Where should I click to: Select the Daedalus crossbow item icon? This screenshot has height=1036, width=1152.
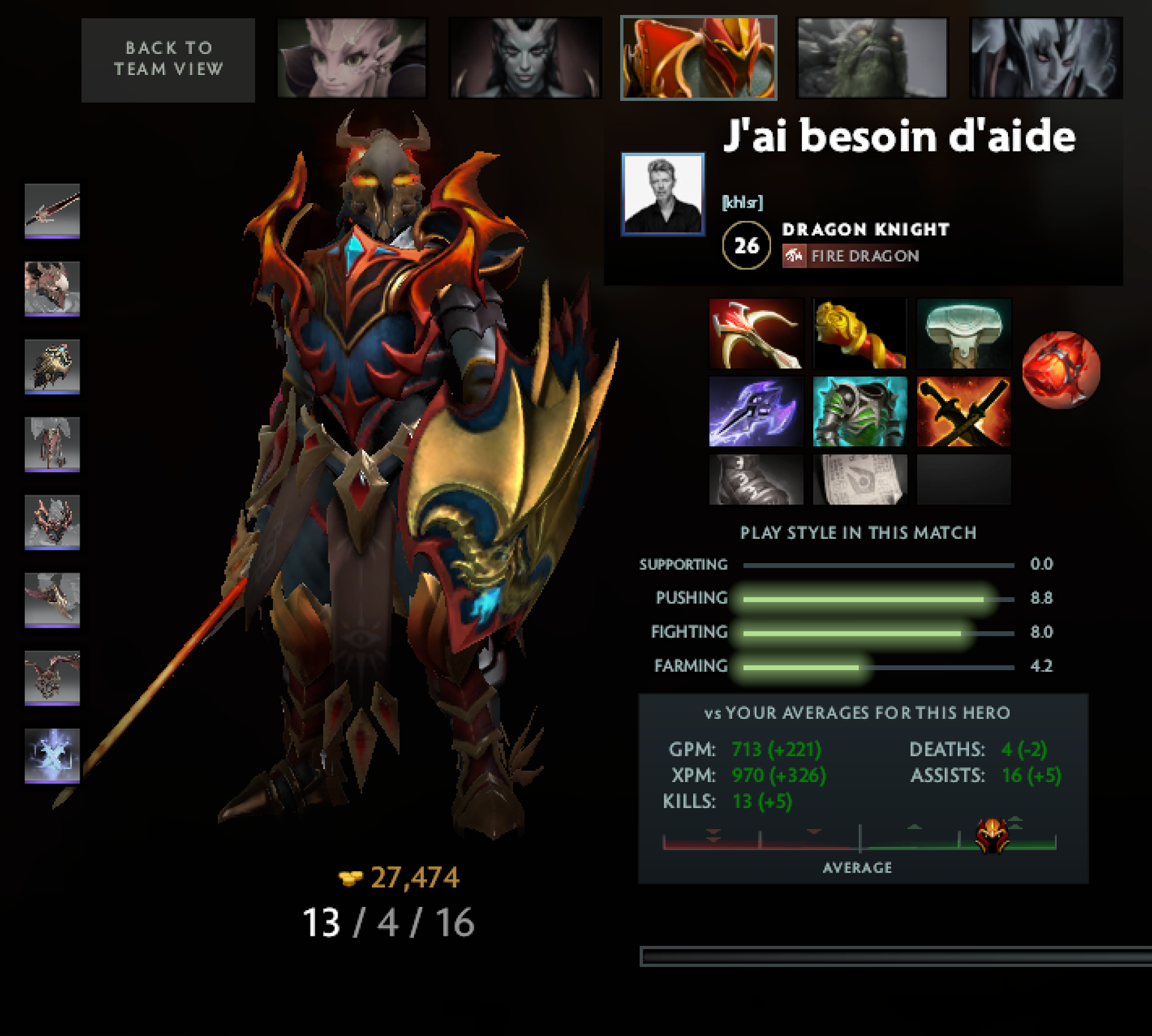click(x=755, y=334)
